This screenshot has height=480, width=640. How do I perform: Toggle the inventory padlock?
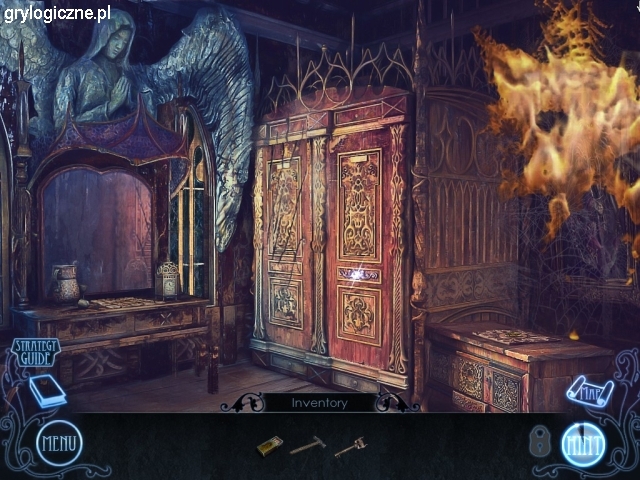tap(539, 441)
